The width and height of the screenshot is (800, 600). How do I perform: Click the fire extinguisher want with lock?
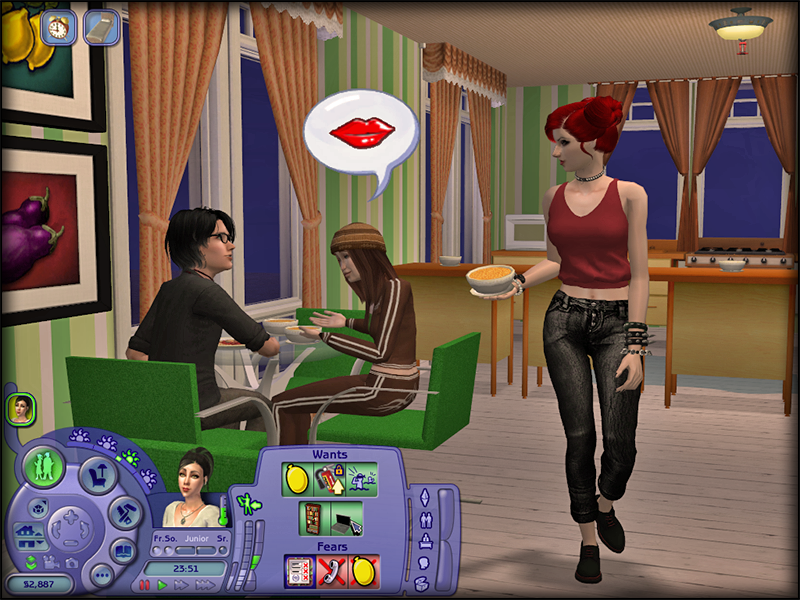click(327, 479)
